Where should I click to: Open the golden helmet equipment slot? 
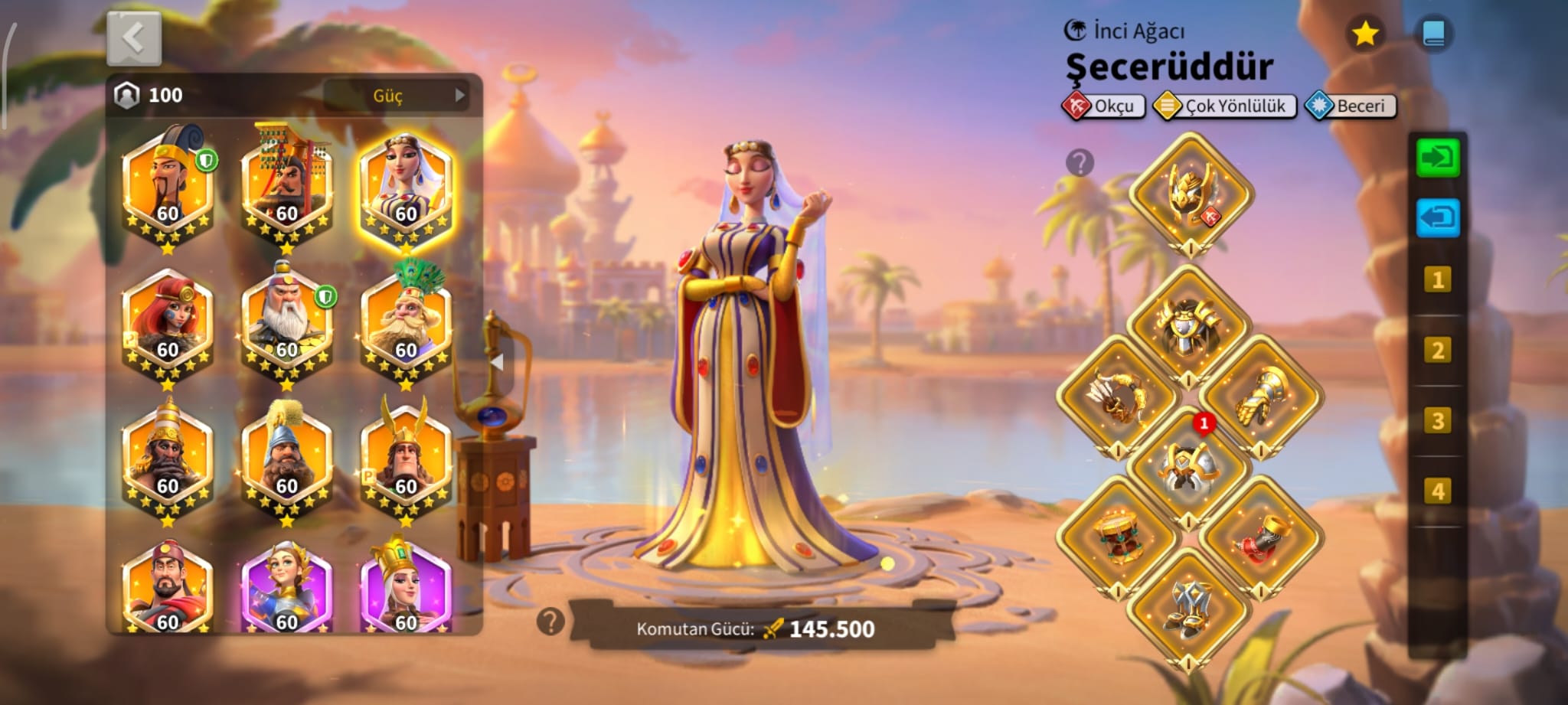click(1190, 194)
